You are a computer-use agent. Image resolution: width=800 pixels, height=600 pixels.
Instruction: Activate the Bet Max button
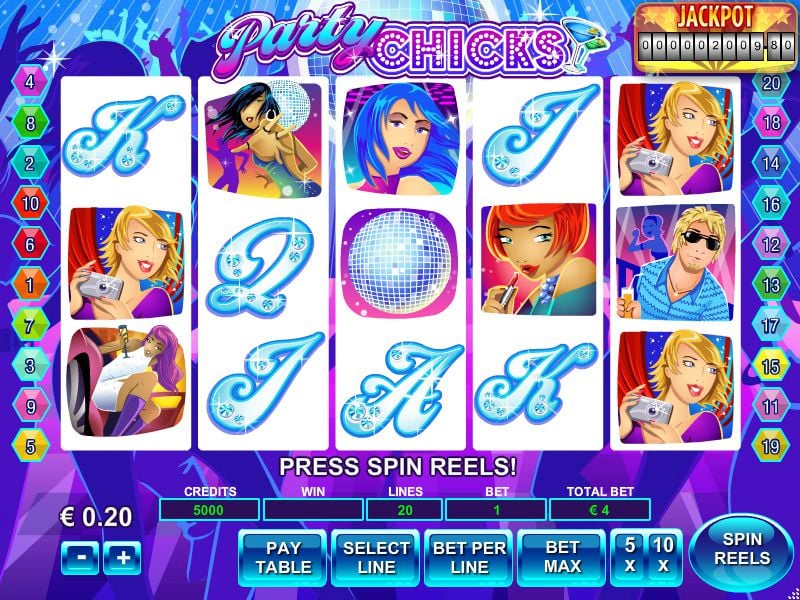point(562,557)
